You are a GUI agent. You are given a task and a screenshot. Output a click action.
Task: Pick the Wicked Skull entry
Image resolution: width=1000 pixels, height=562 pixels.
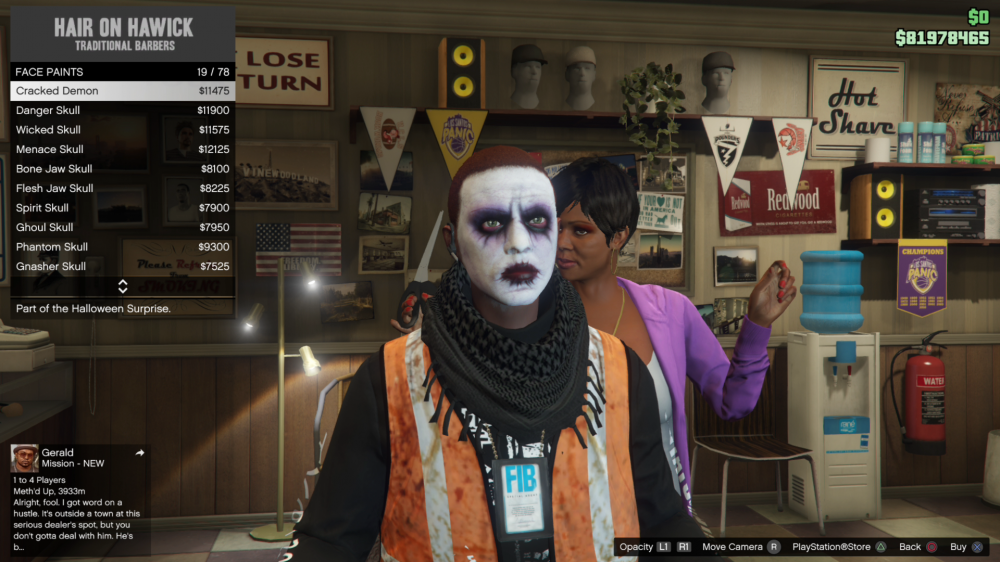122,130
